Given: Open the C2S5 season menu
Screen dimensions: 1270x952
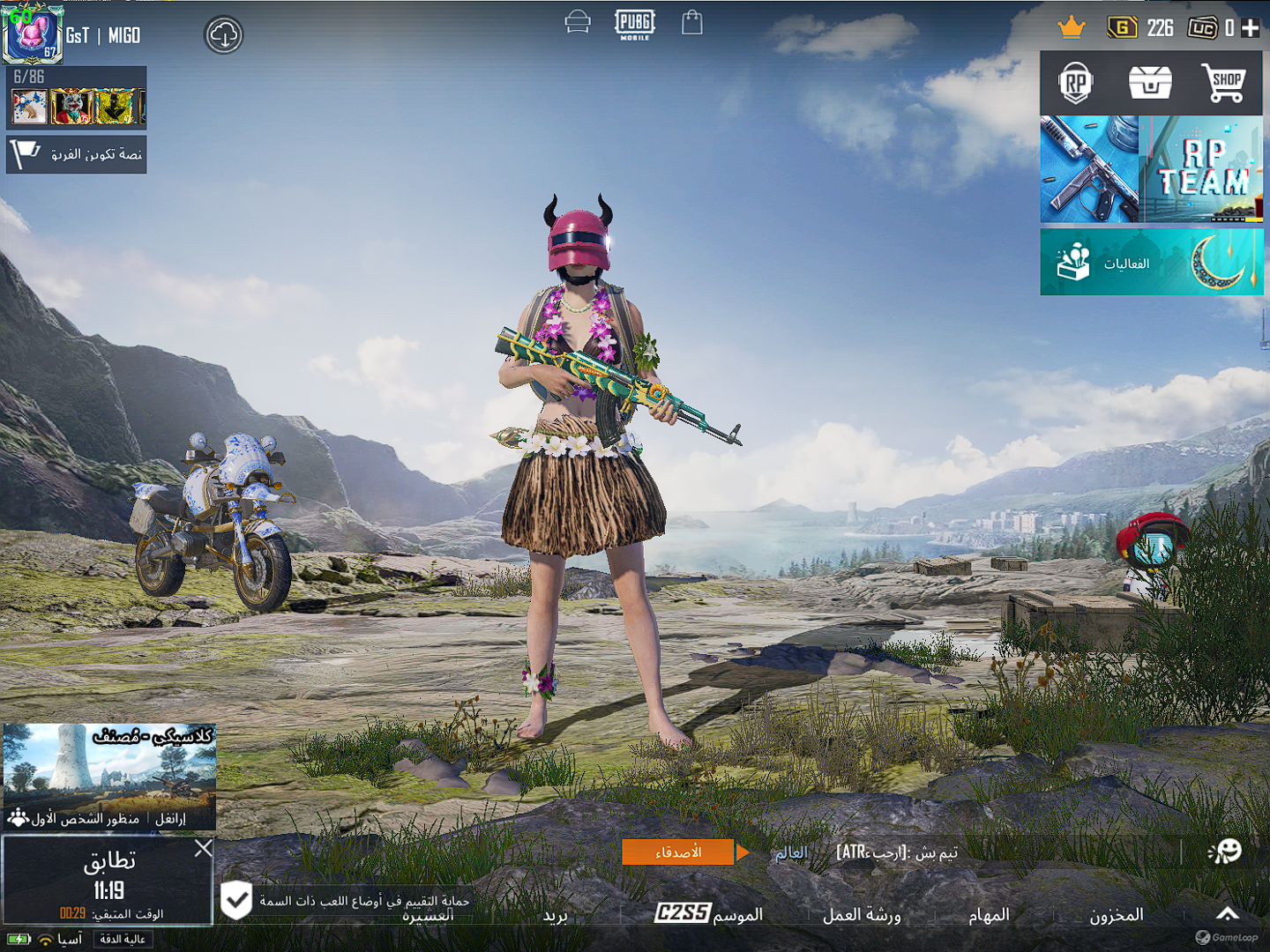Looking at the screenshot, I should (x=709, y=914).
